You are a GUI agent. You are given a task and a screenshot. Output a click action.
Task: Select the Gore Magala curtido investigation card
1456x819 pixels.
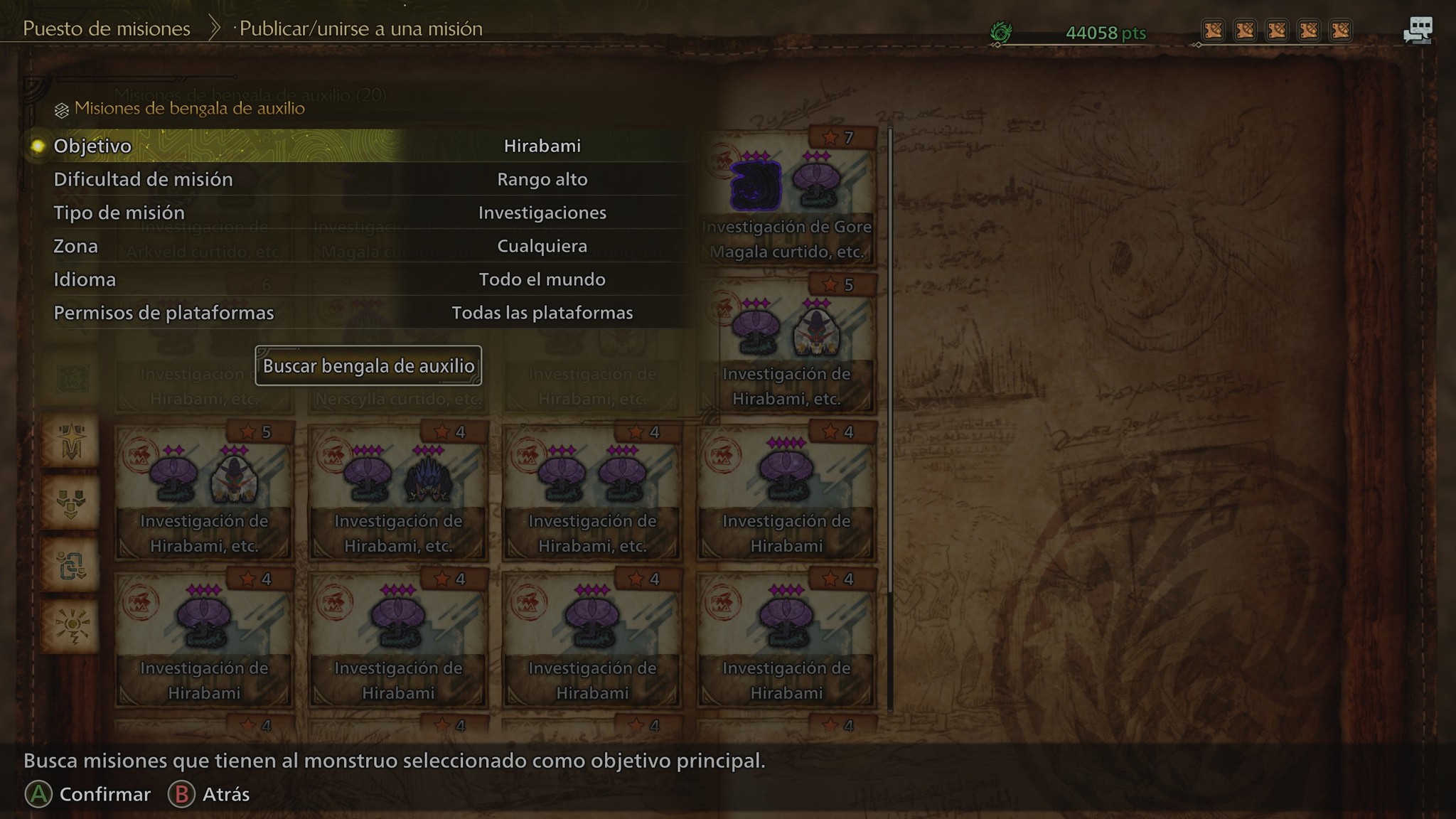click(x=786, y=199)
